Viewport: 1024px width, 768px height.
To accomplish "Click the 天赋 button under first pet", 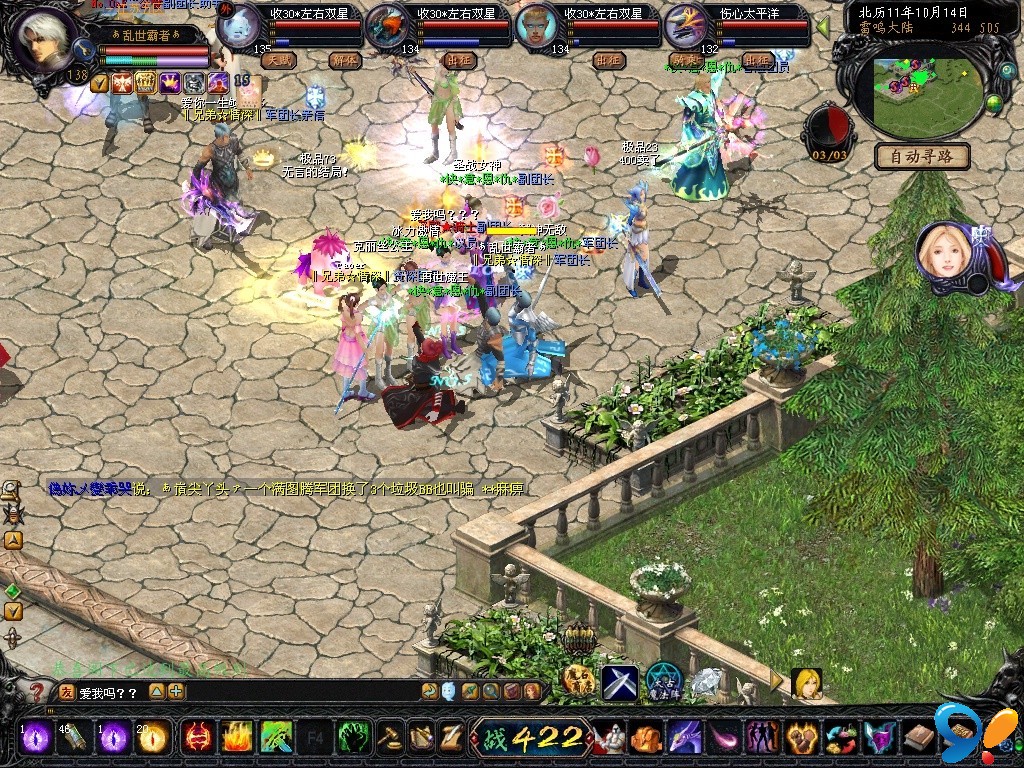I will (x=279, y=60).
